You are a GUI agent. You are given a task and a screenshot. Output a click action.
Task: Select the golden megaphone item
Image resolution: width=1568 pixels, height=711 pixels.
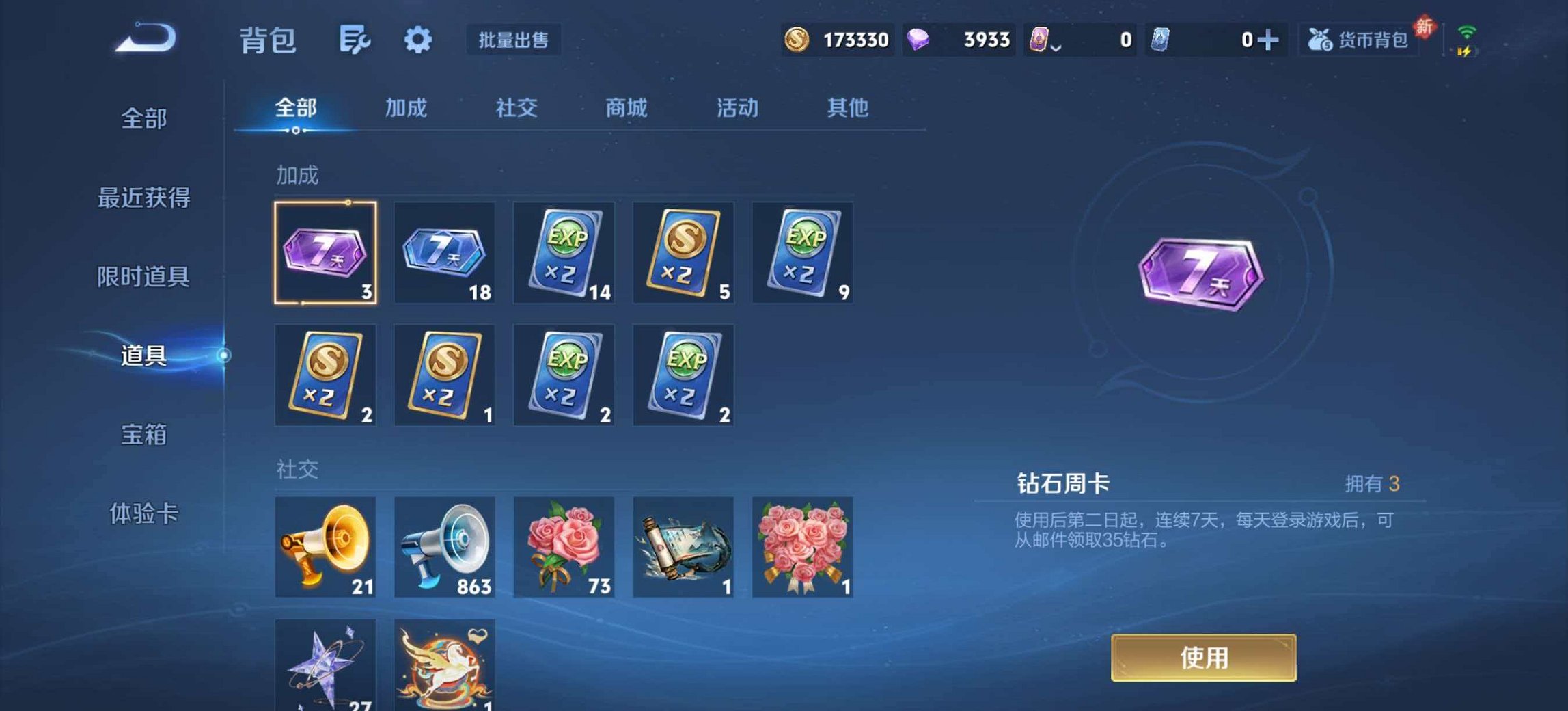tap(325, 547)
